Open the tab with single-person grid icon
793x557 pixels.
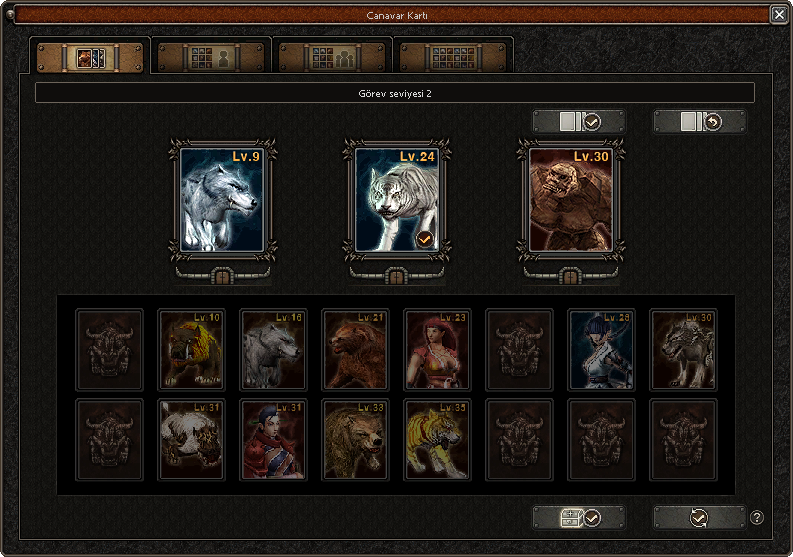click(x=211, y=57)
